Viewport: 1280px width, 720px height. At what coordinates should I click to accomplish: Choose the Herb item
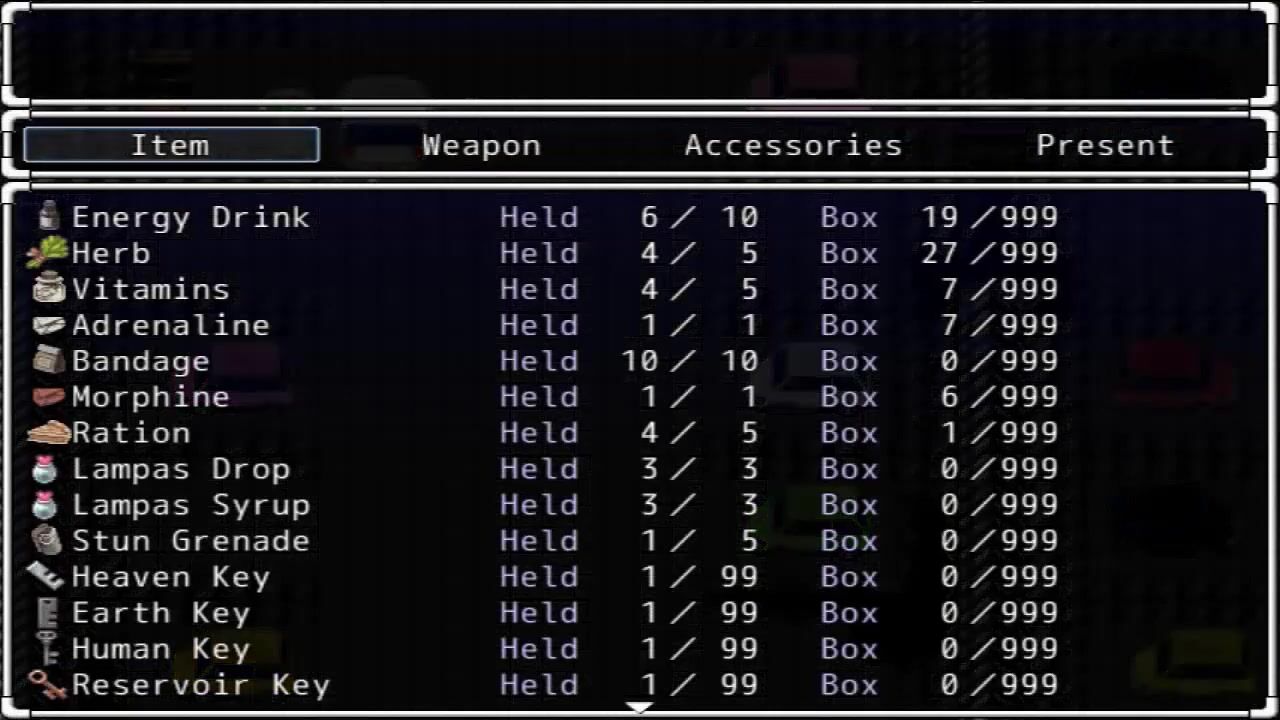tap(110, 253)
